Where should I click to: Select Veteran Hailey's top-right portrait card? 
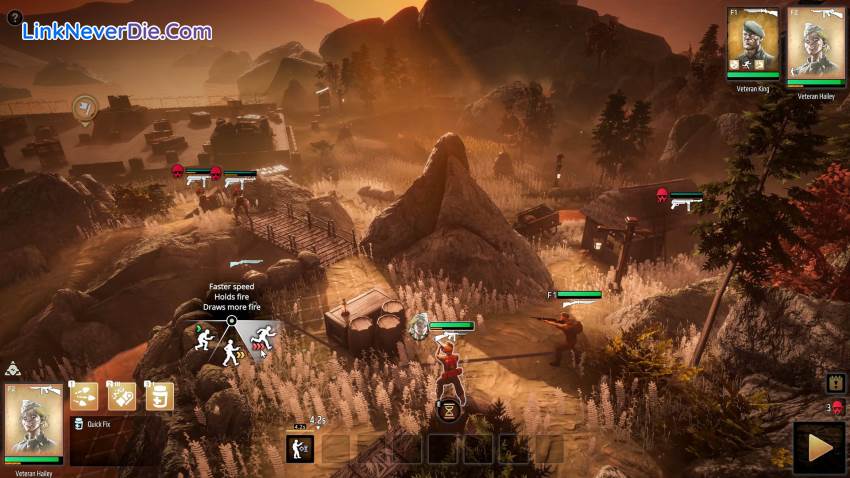coord(815,42)
